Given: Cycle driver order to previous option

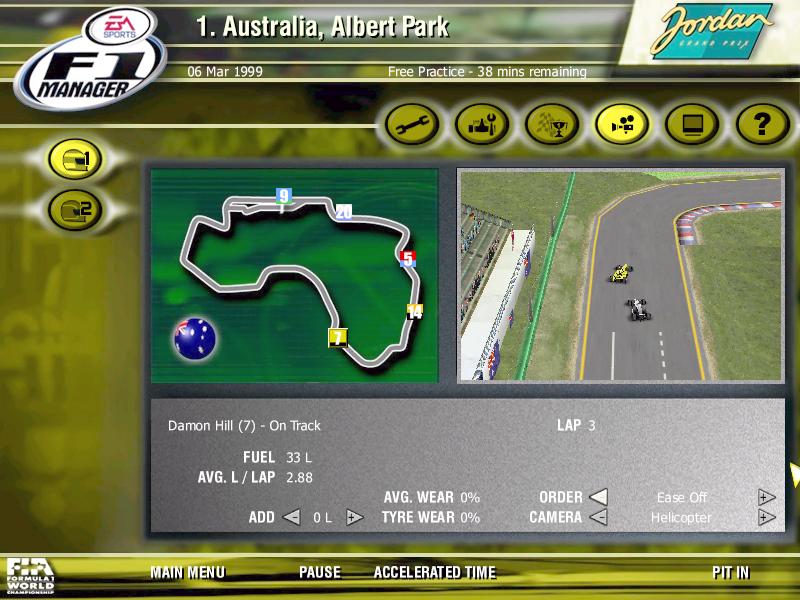Looking at the screenshot, I should click(x=597, y=497).
